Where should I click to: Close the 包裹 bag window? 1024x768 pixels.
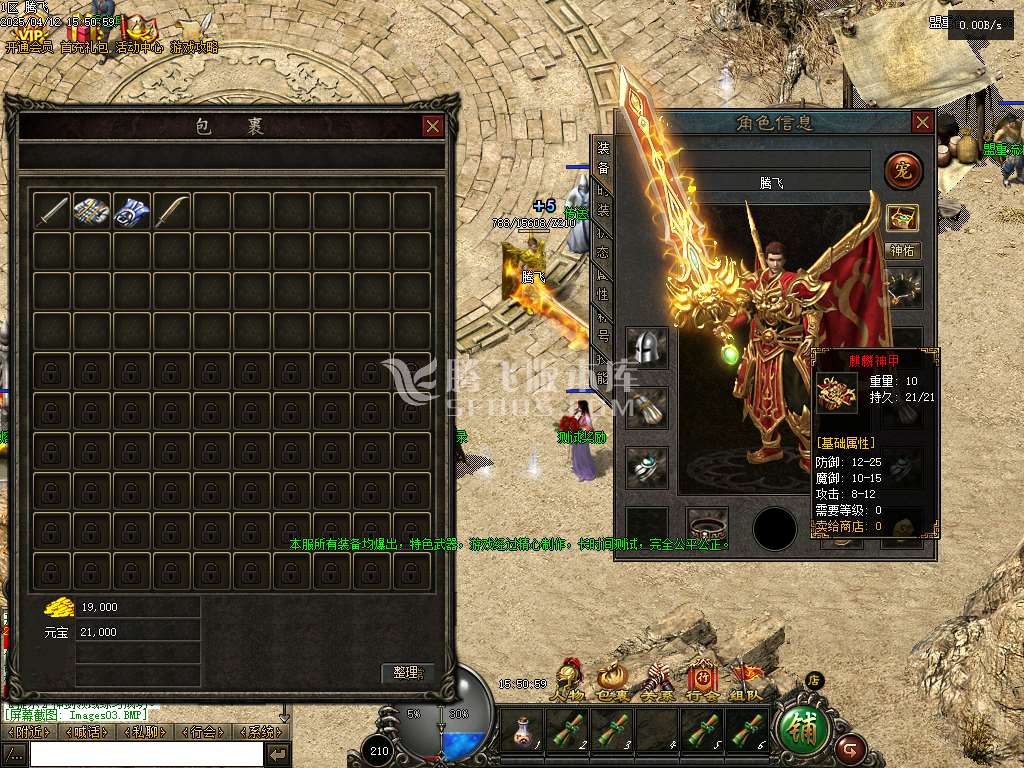click(432, 126)
